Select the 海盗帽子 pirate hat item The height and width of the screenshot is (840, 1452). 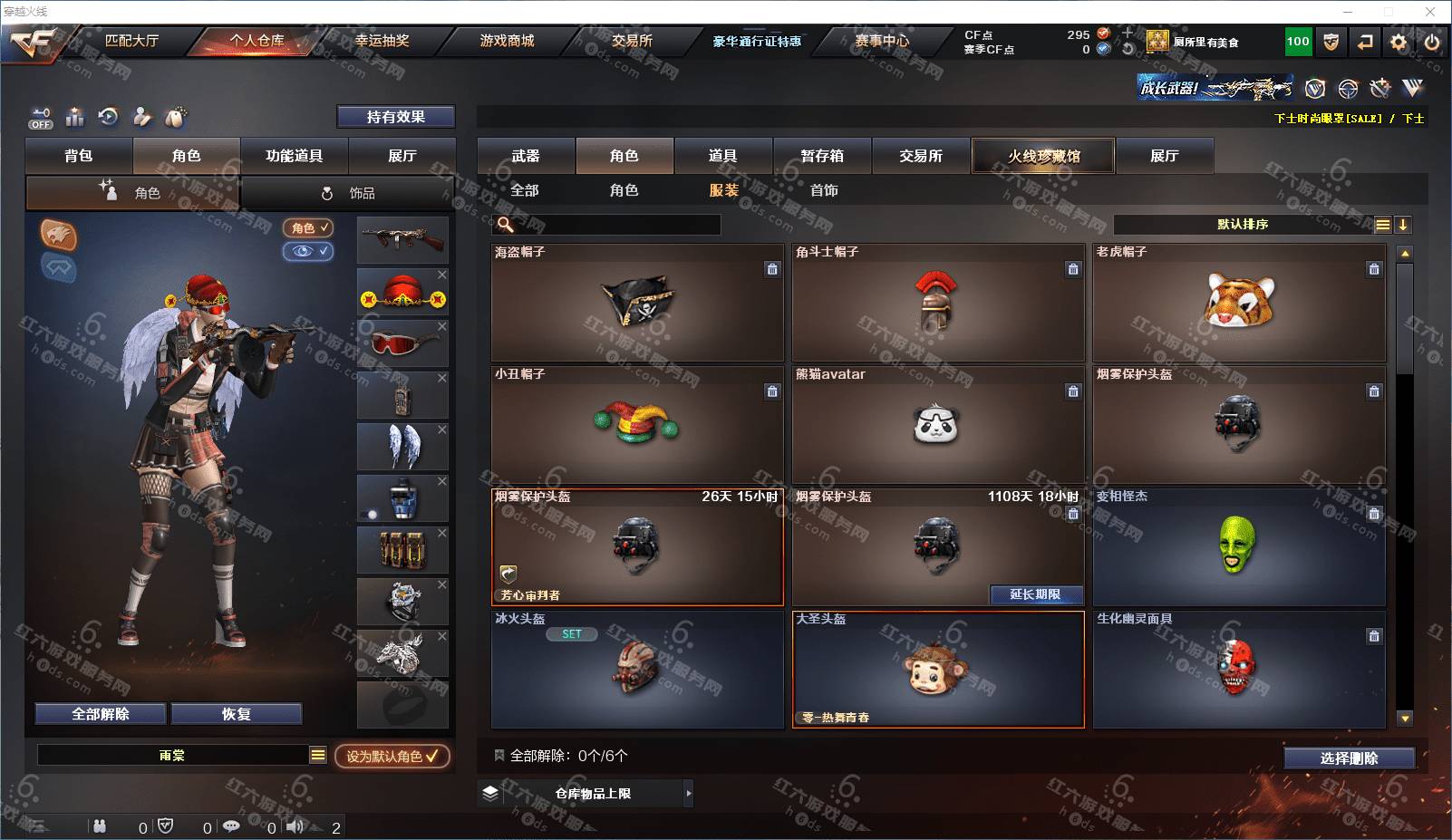(637, 303)
